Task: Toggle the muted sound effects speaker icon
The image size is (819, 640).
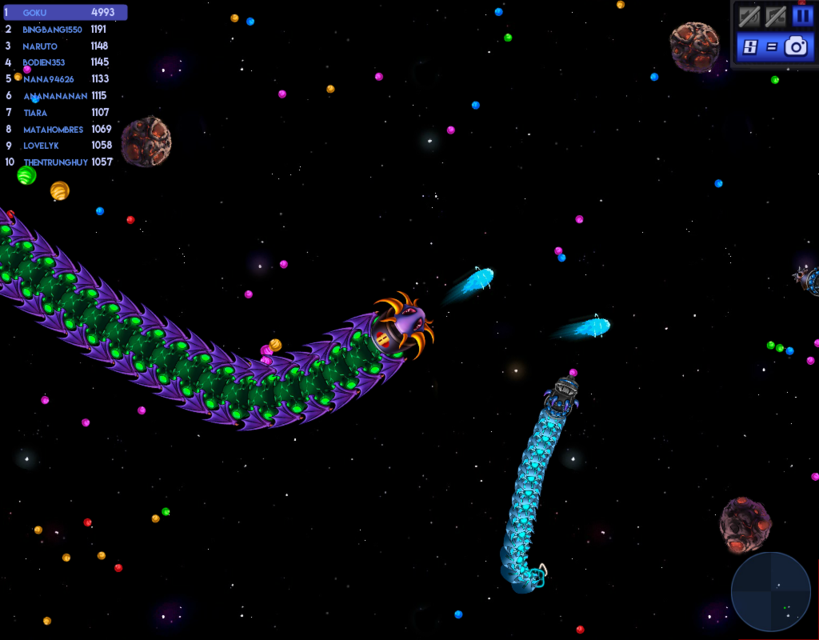Action: (749, 16)
